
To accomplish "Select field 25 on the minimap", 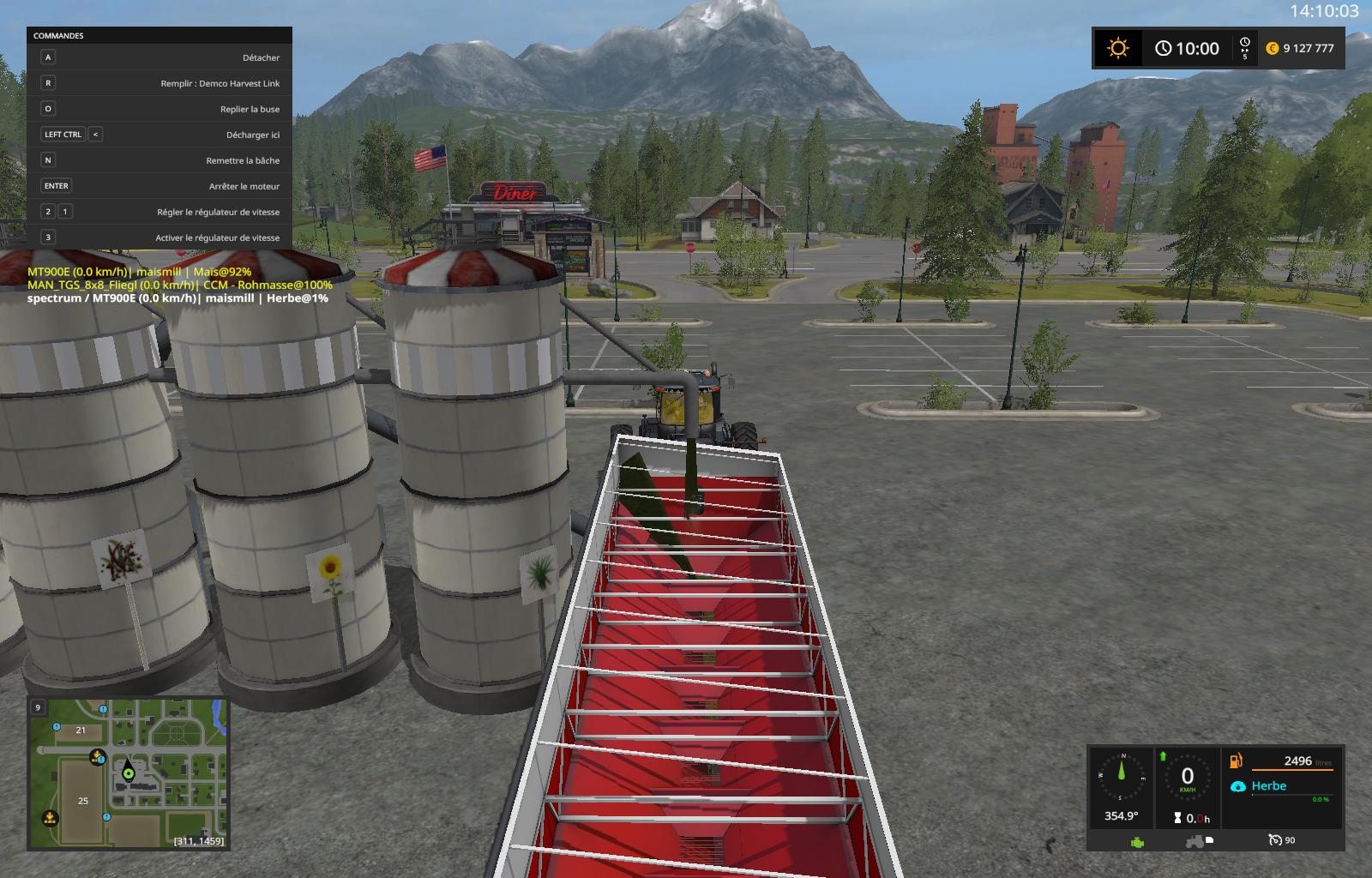I will tap(83, 801).
